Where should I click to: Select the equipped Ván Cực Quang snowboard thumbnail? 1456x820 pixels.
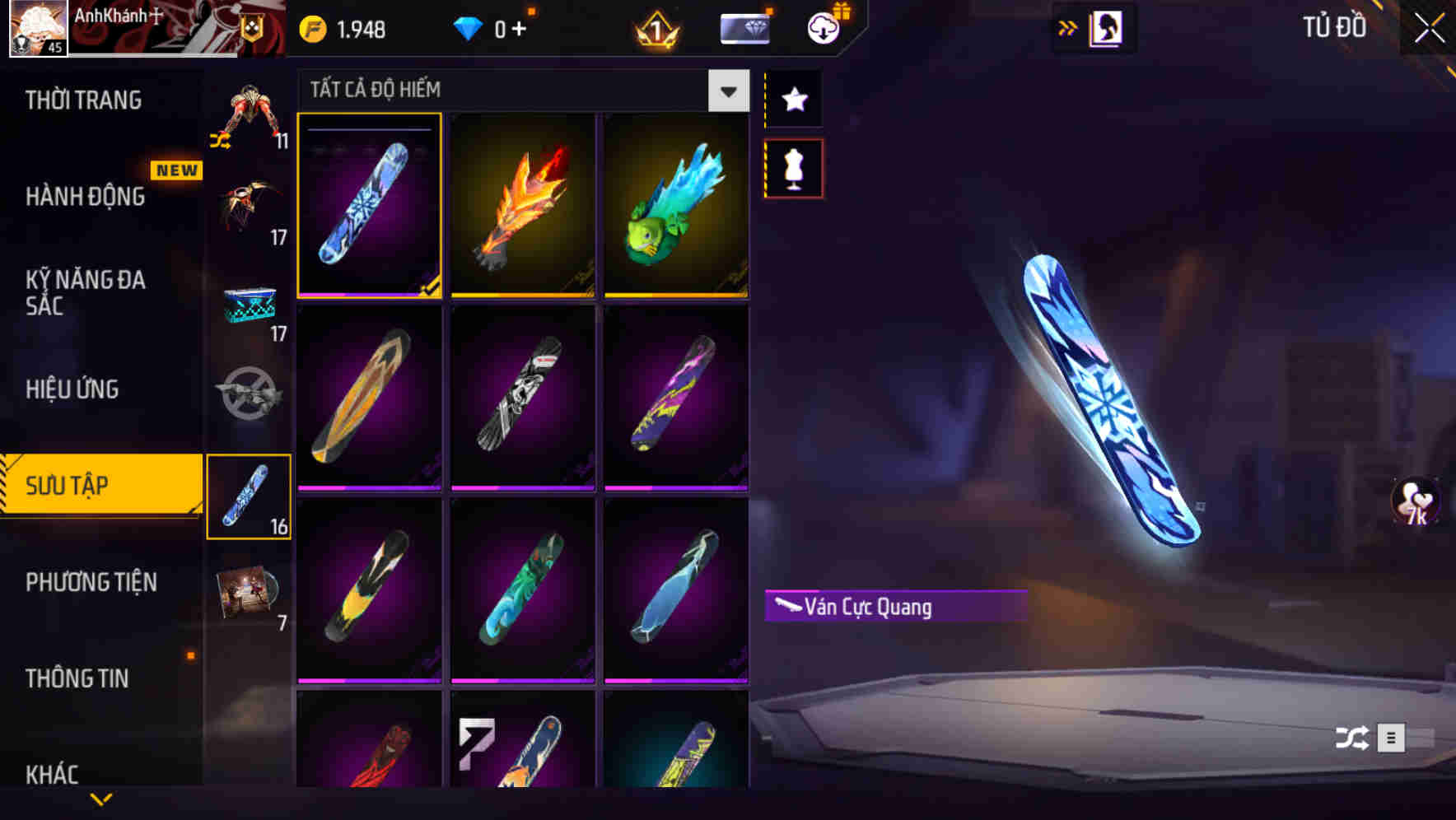pyautogui.click(x=369, y=207)
